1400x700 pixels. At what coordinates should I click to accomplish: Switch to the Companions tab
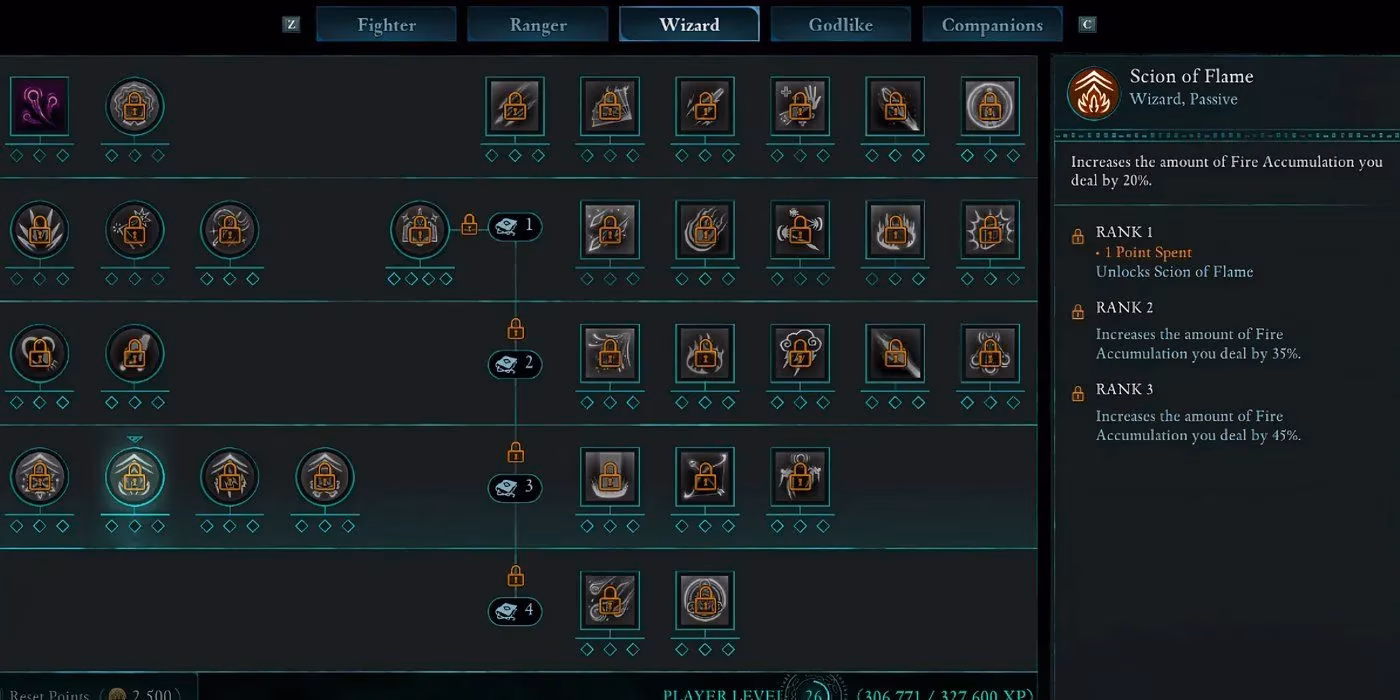coord(992,25)
